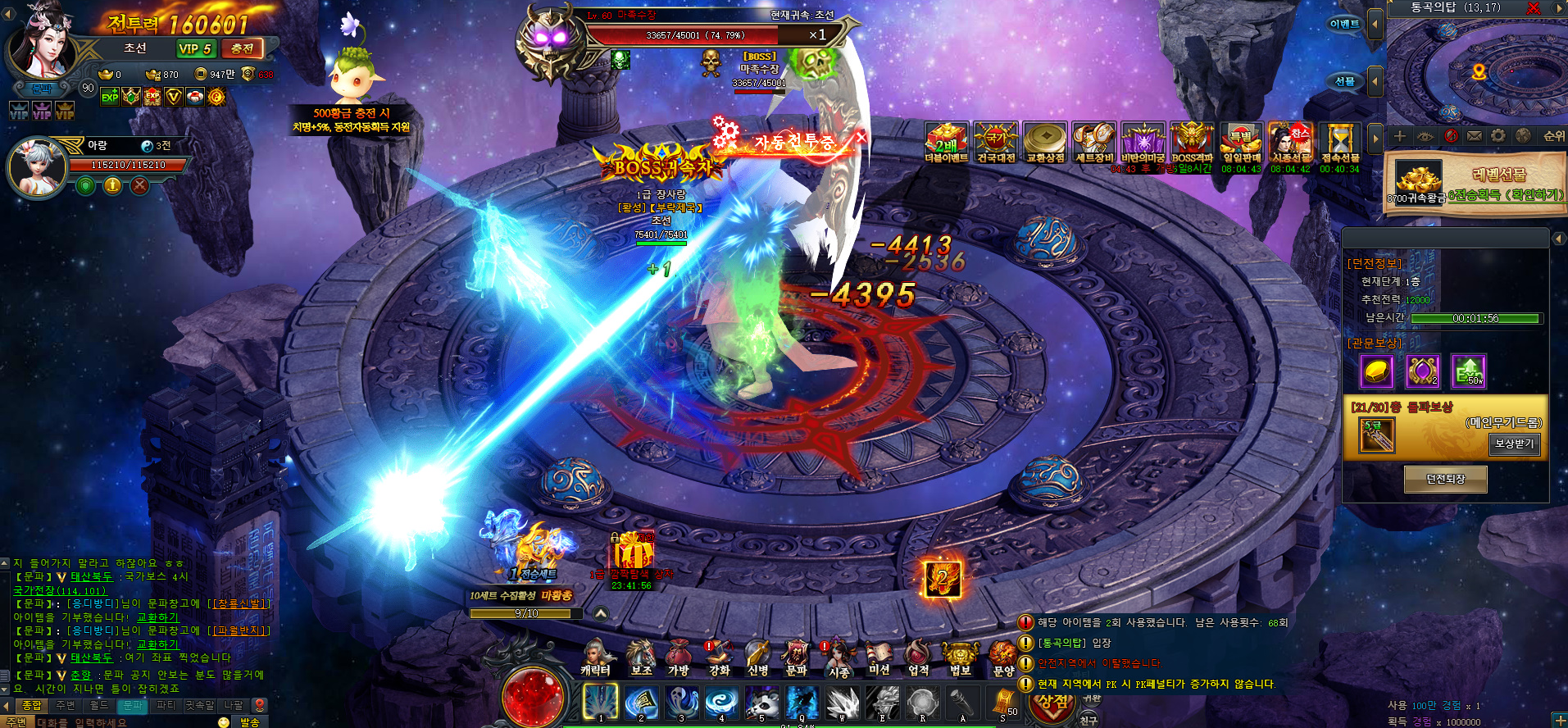Open the 이벤트 event side tab

(1344, 25)
